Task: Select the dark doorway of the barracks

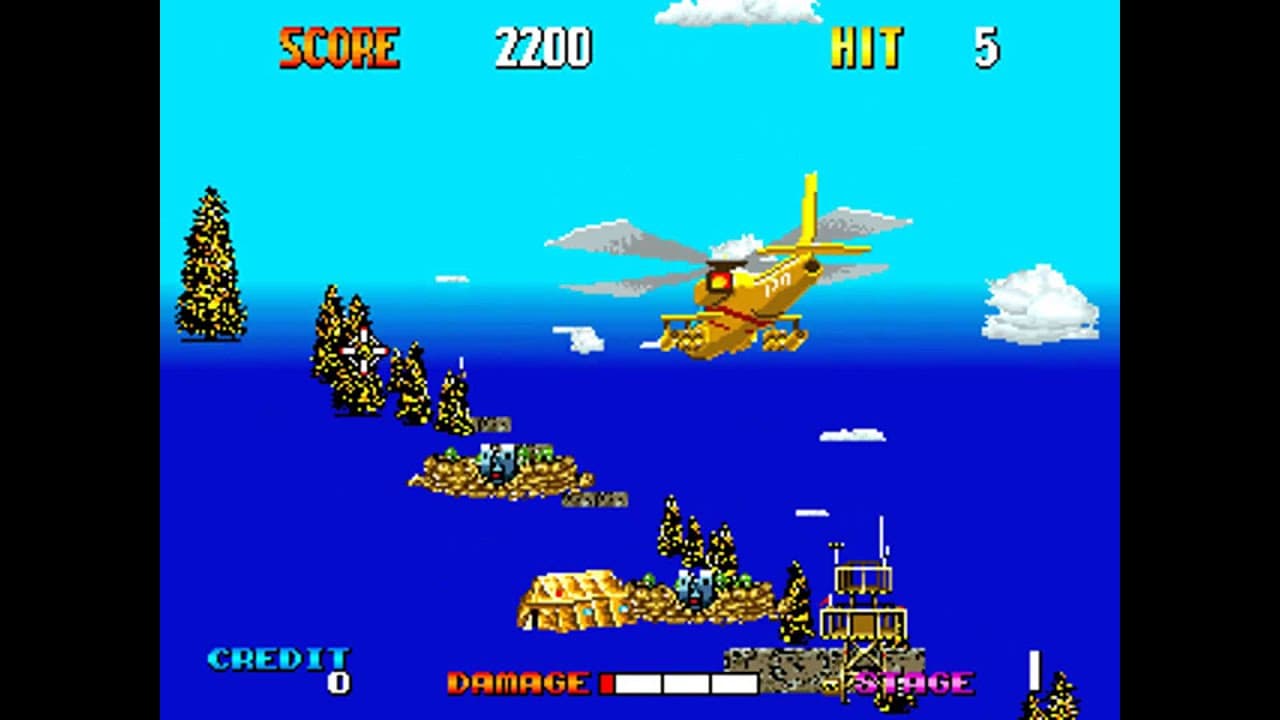Action: click(x=534, y=617)
